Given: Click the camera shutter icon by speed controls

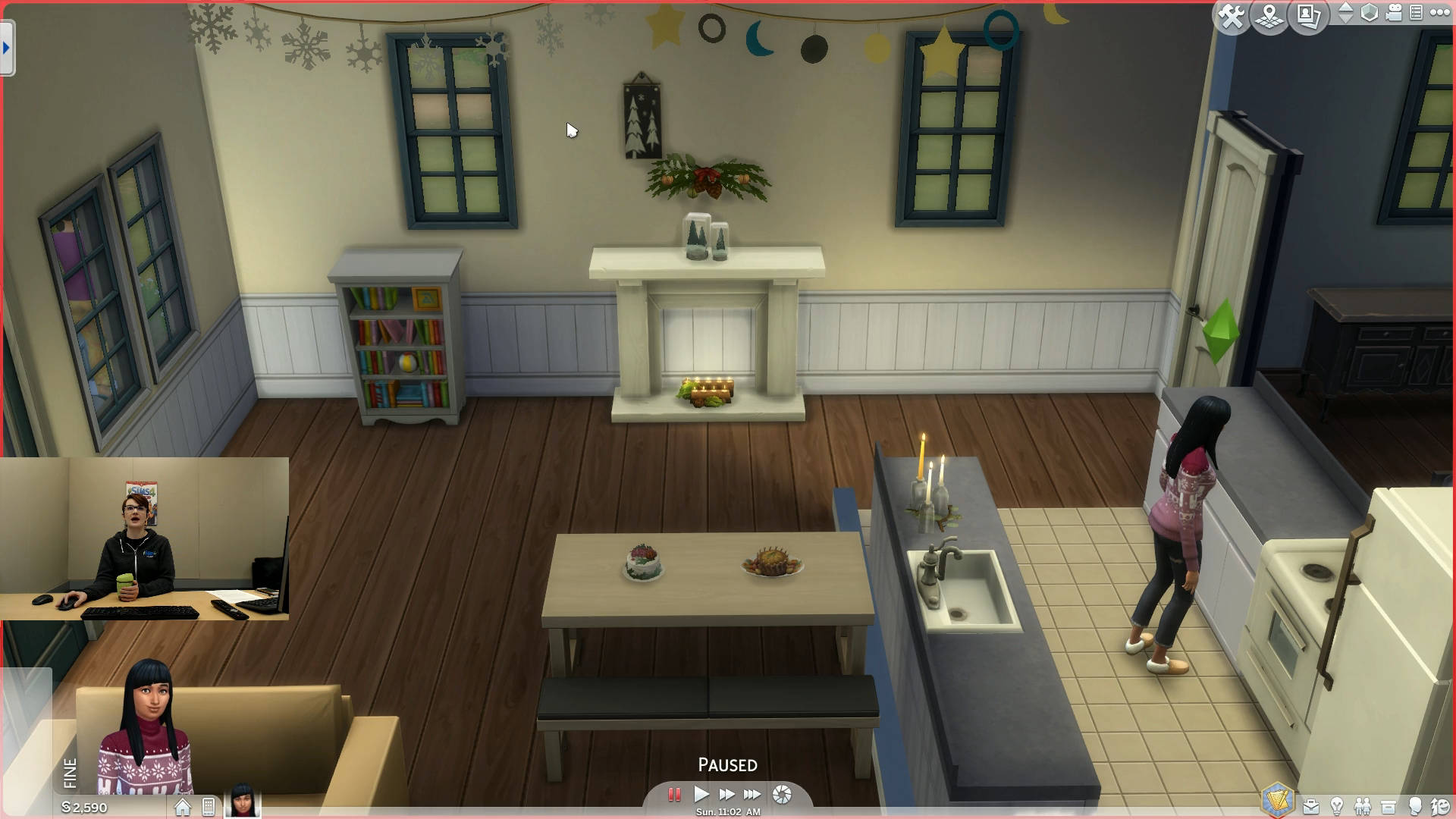Looking at the screenshot, I should [x=782, y=795].
